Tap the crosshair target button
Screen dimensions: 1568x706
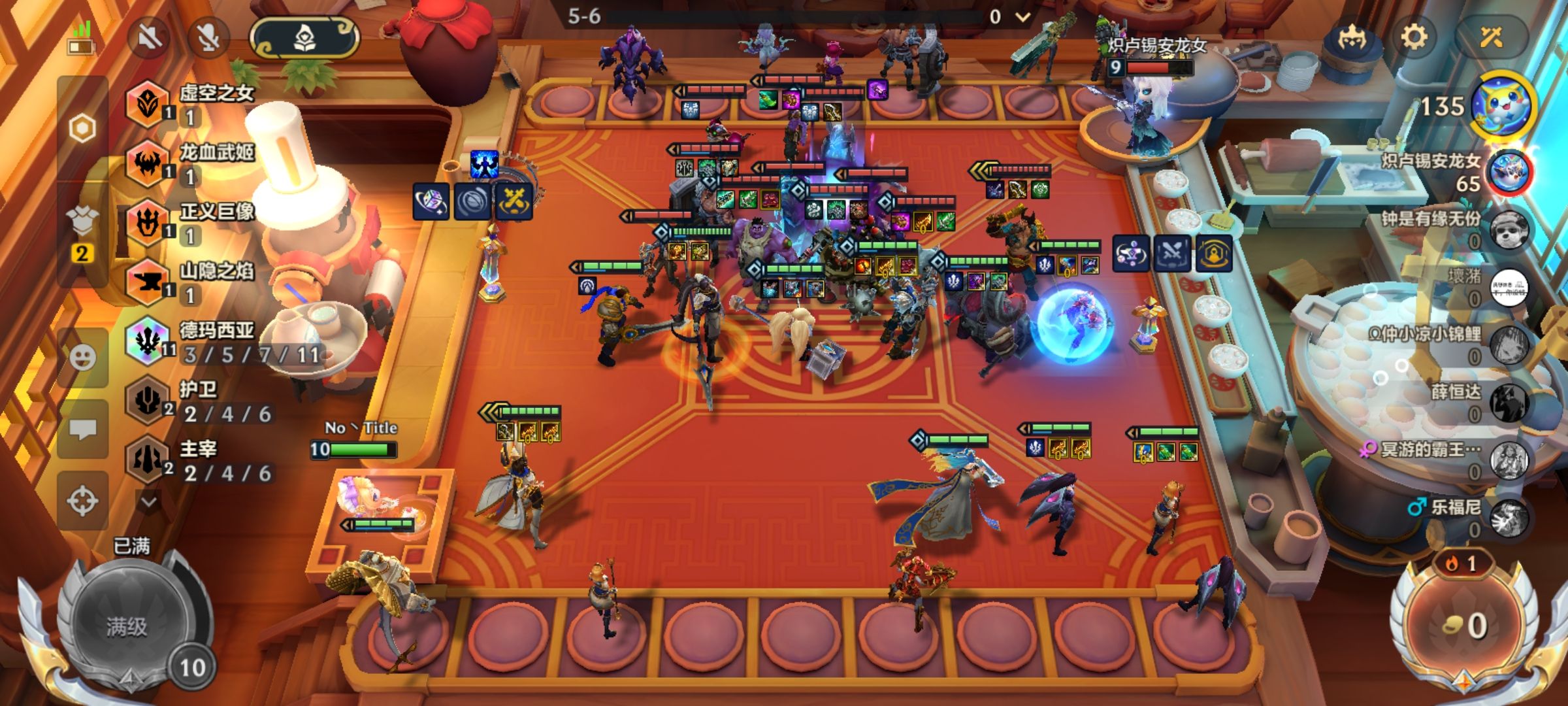(82, 501)
